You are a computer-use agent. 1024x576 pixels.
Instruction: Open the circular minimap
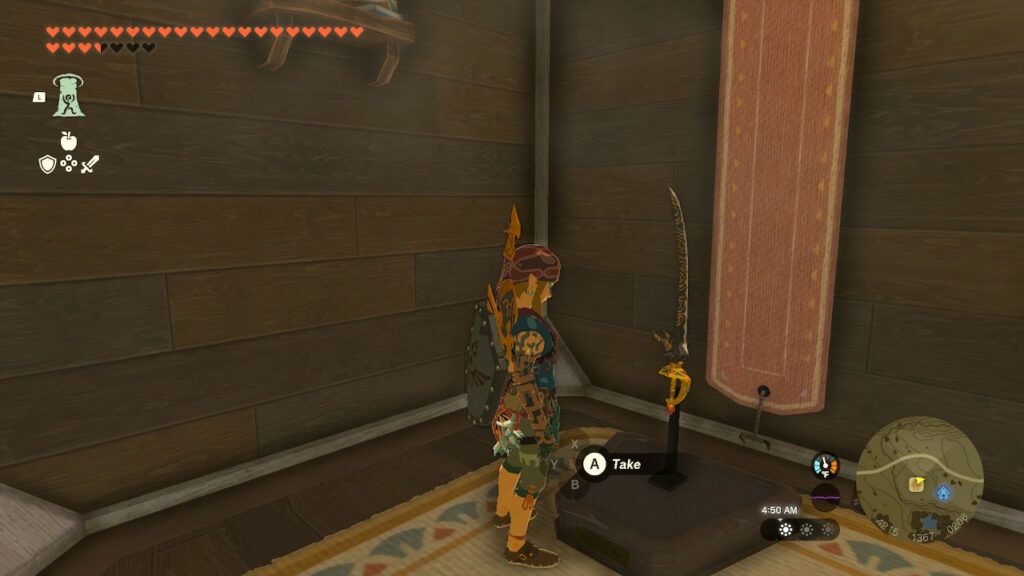919,480
